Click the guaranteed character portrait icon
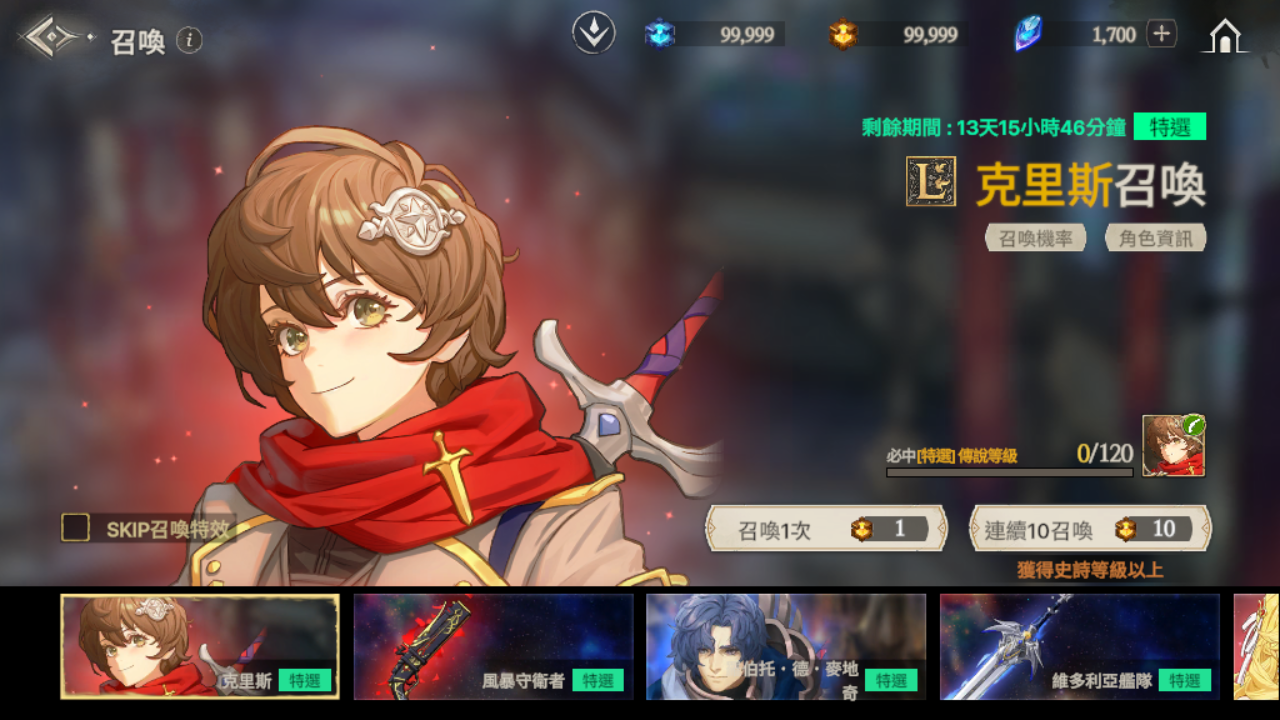This screenshot has width=1280, height=720. 1173,446
